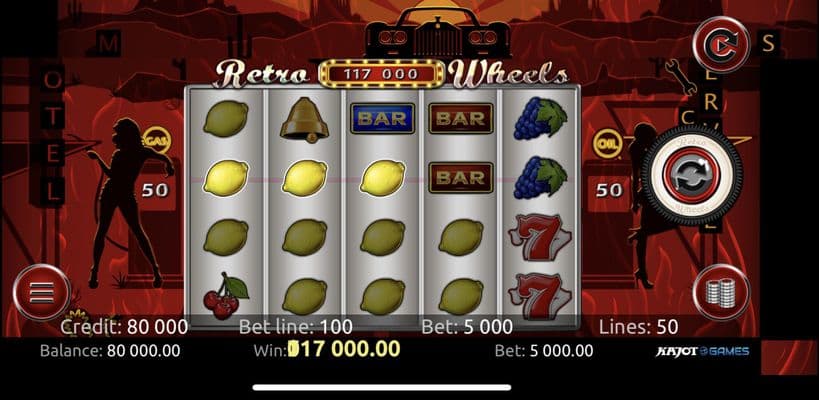
Task: Open the hamburger menu button
Action: pos(40,292)
